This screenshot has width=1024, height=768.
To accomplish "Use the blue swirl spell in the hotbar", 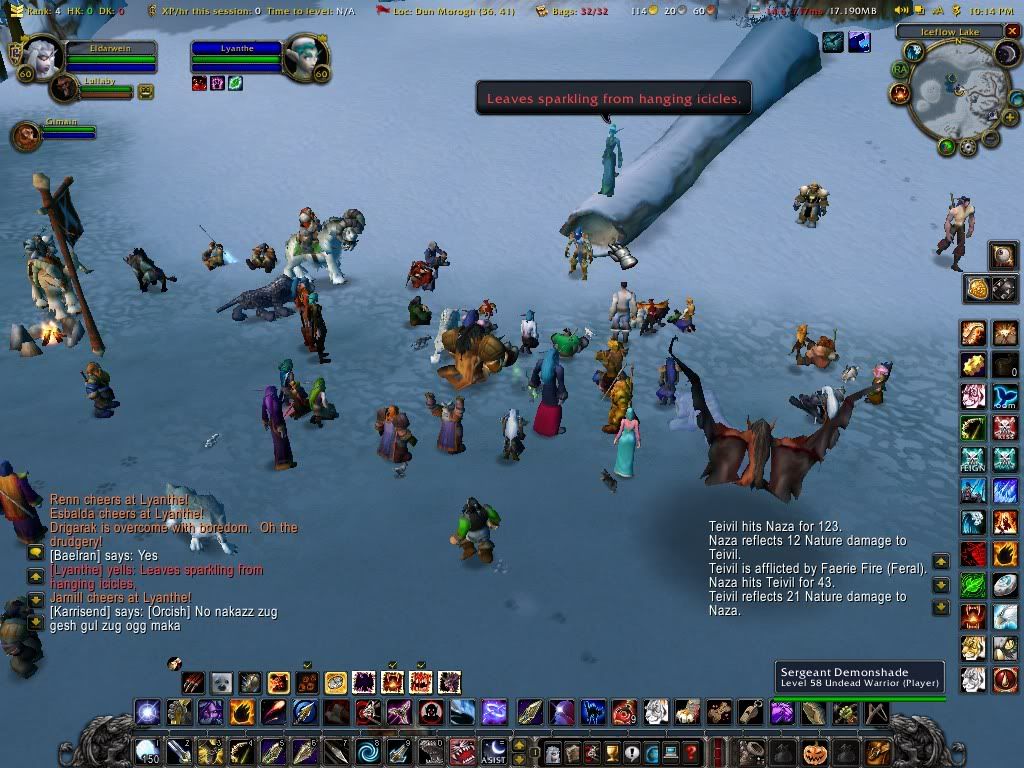I will tap(368, 750).
